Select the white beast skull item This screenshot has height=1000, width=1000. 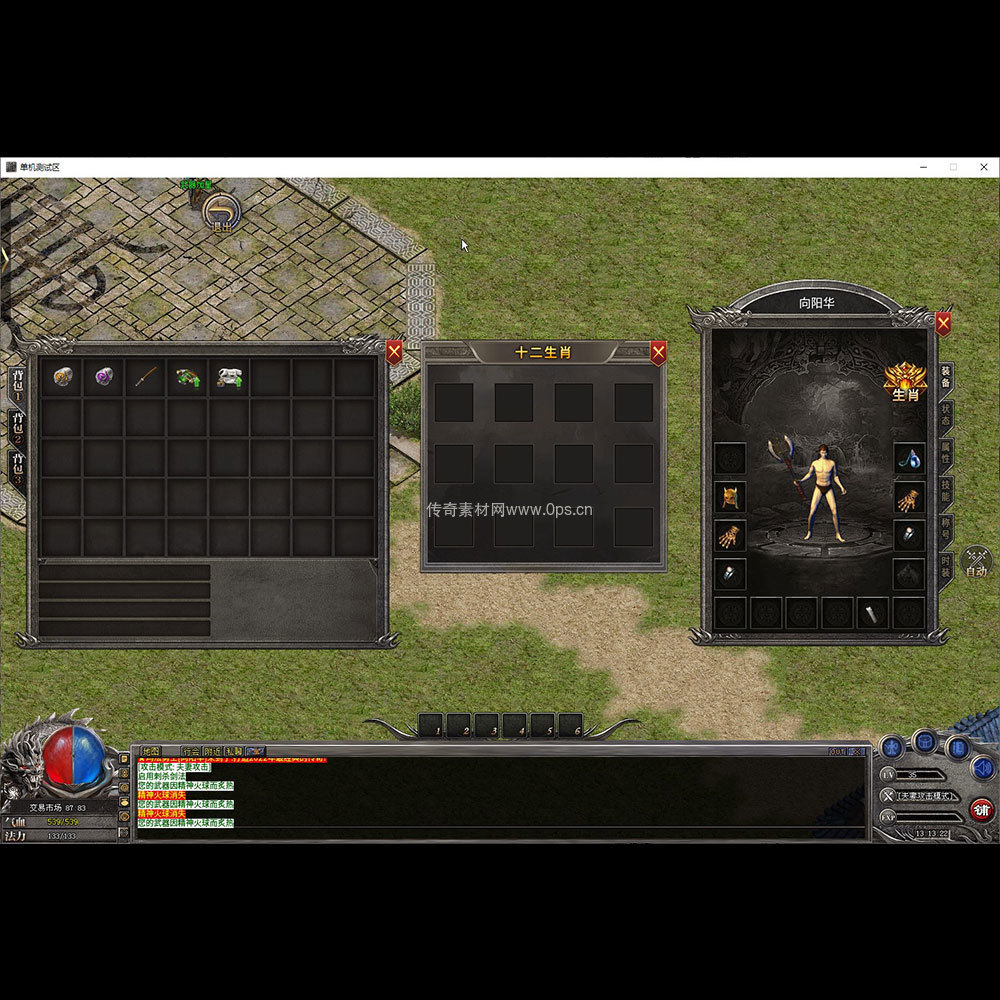coord(229,377)
